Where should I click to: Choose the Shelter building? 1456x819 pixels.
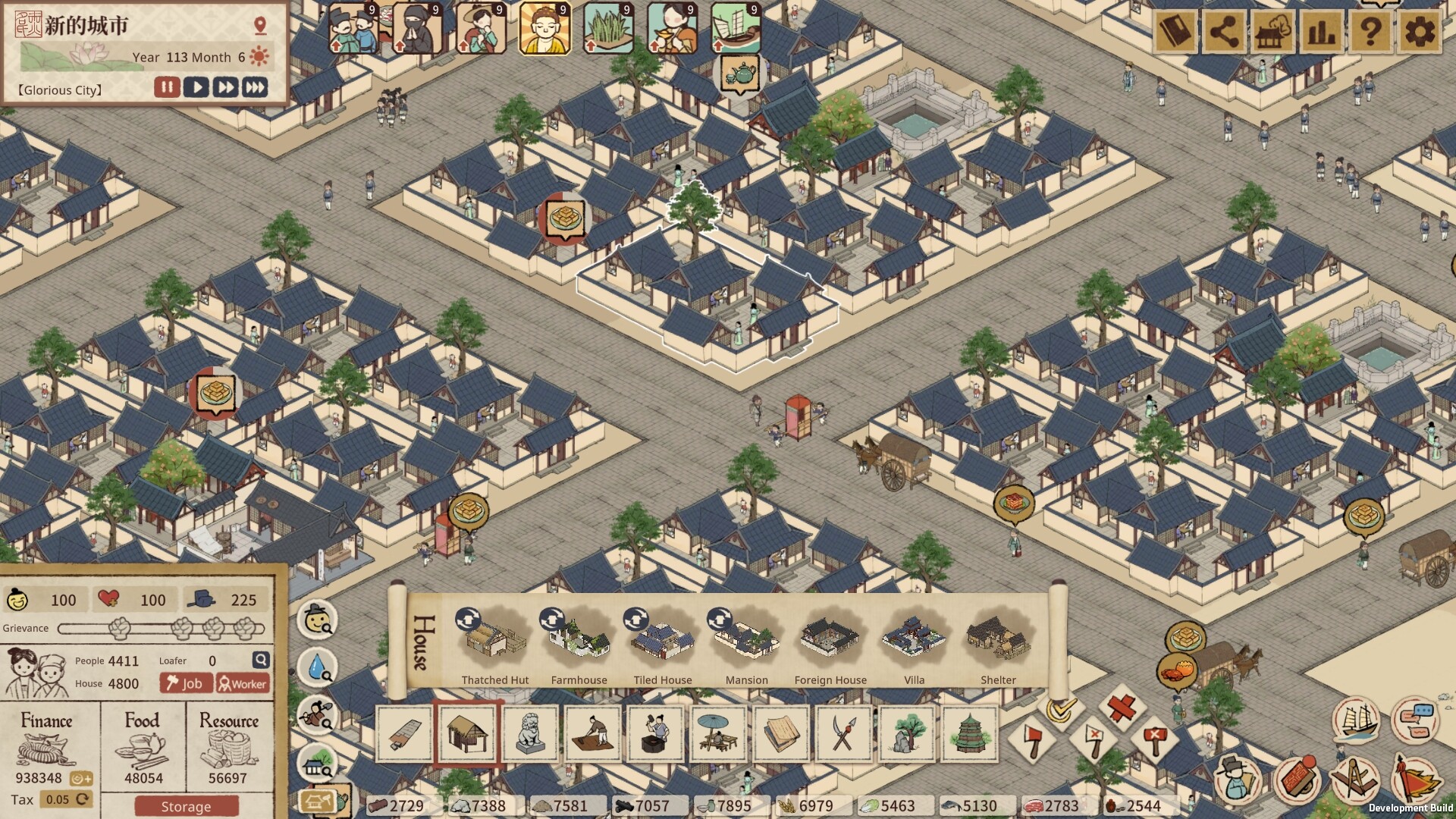point(998,643)
